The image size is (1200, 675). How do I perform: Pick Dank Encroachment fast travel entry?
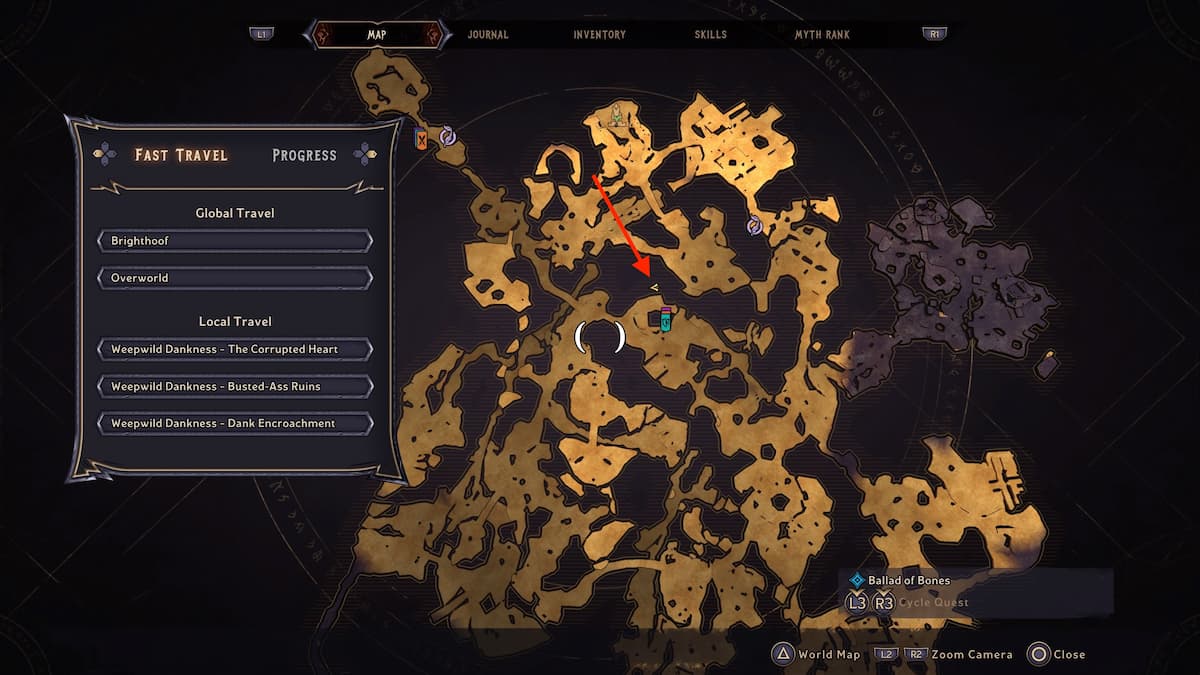pos(235,423)
